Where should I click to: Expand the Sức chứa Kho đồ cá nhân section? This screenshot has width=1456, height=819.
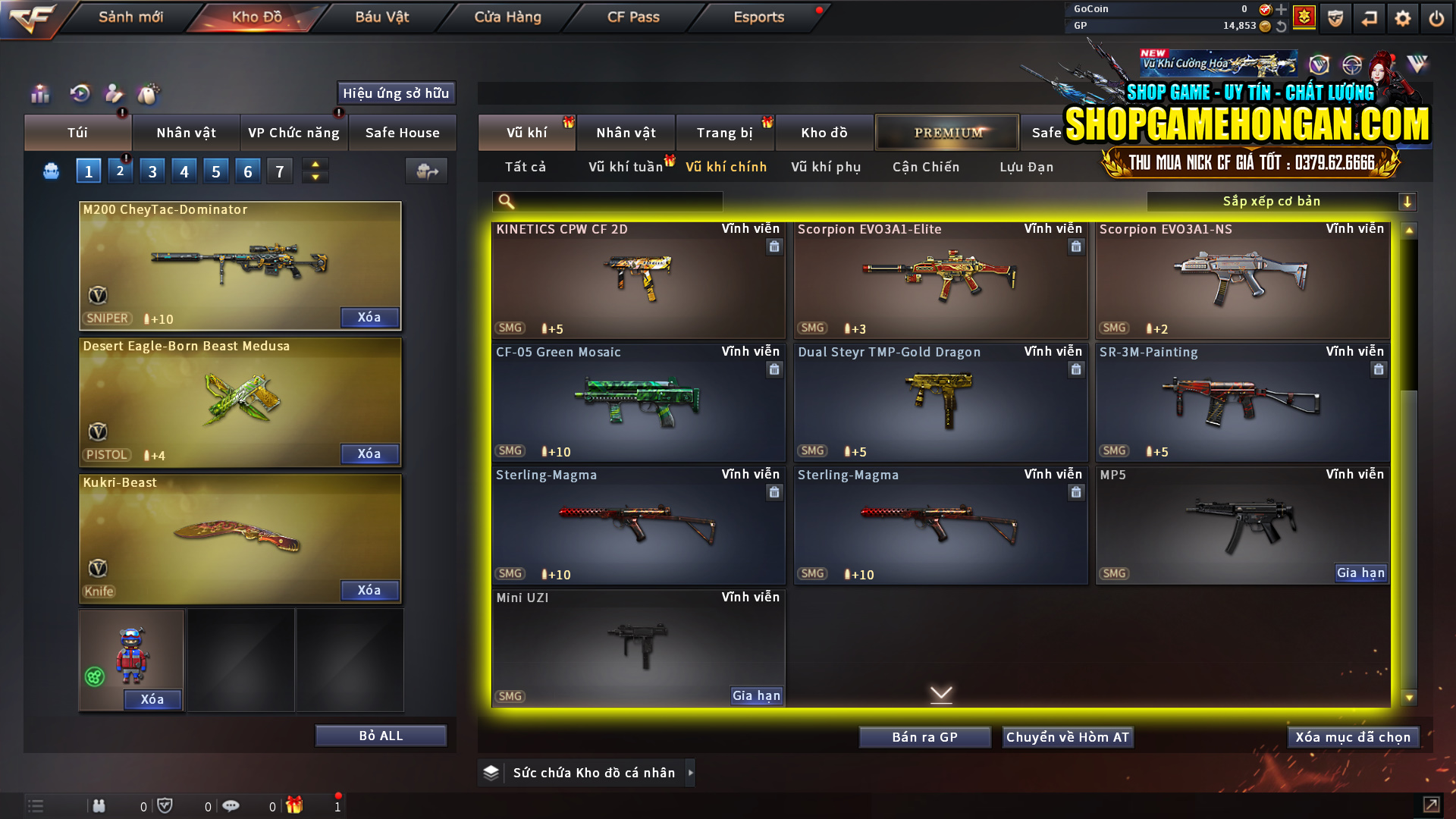click(x=691, y=773)
